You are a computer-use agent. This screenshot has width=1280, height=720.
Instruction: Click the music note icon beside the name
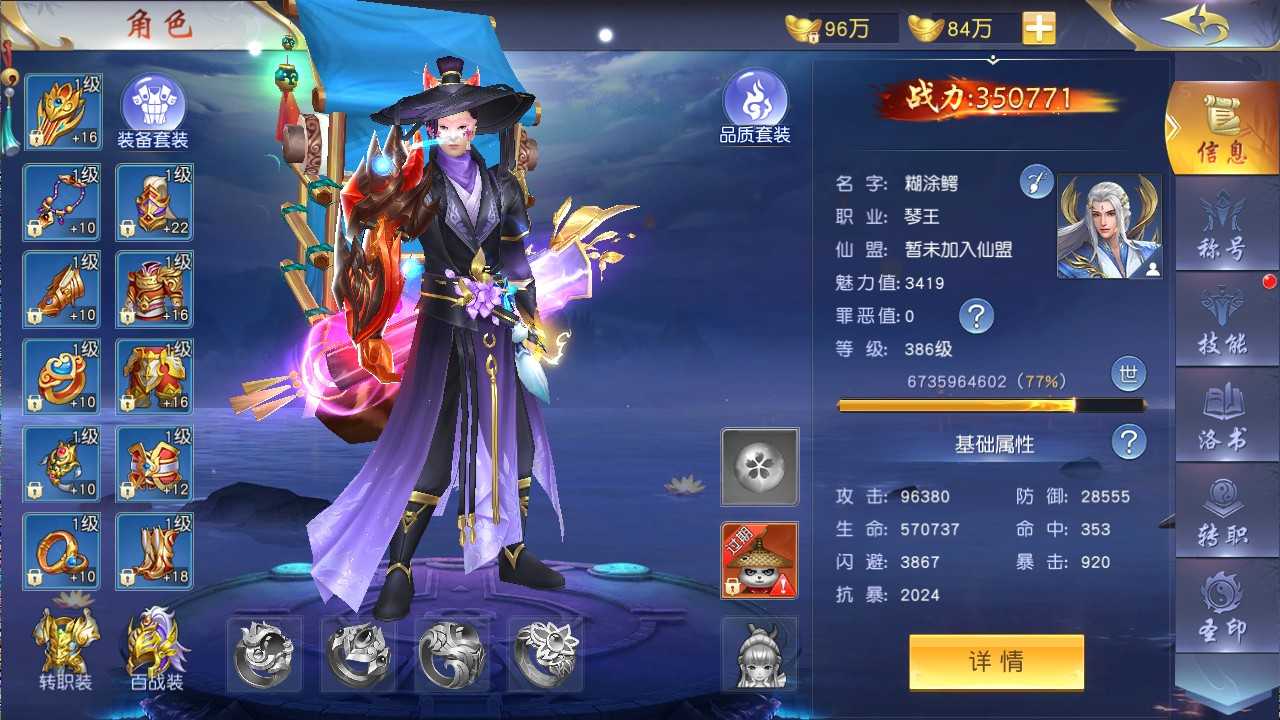1036,180
